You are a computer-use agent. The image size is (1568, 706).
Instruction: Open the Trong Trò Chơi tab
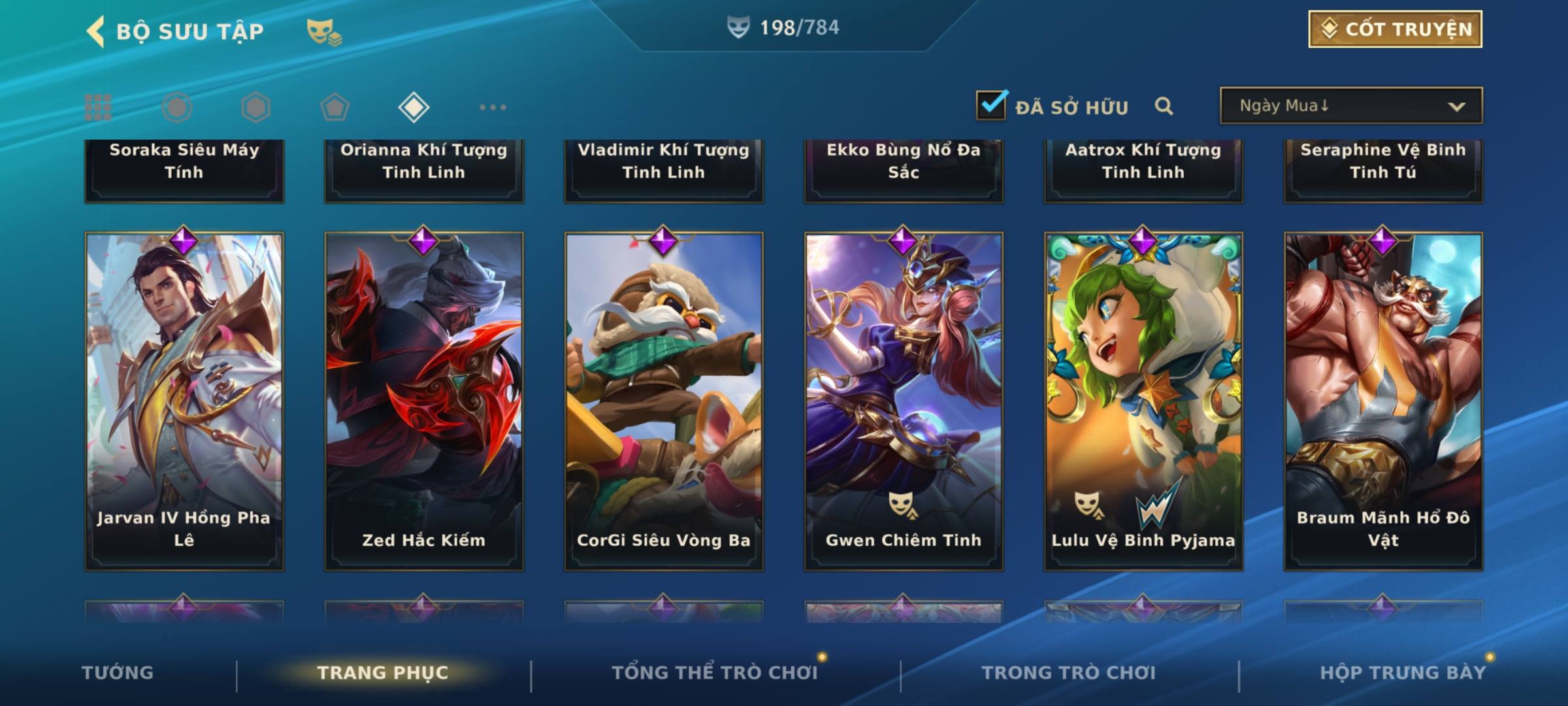(1069, 673)
